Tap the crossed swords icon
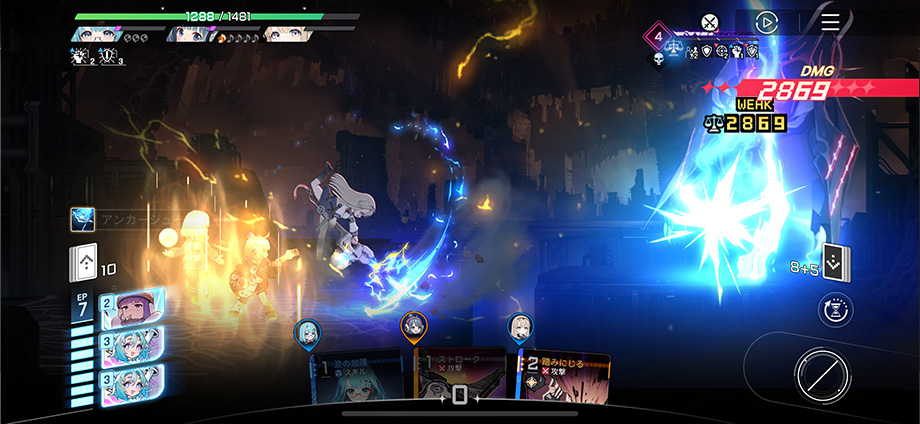This screenshot has width=920, height=424. click(709, 22)
